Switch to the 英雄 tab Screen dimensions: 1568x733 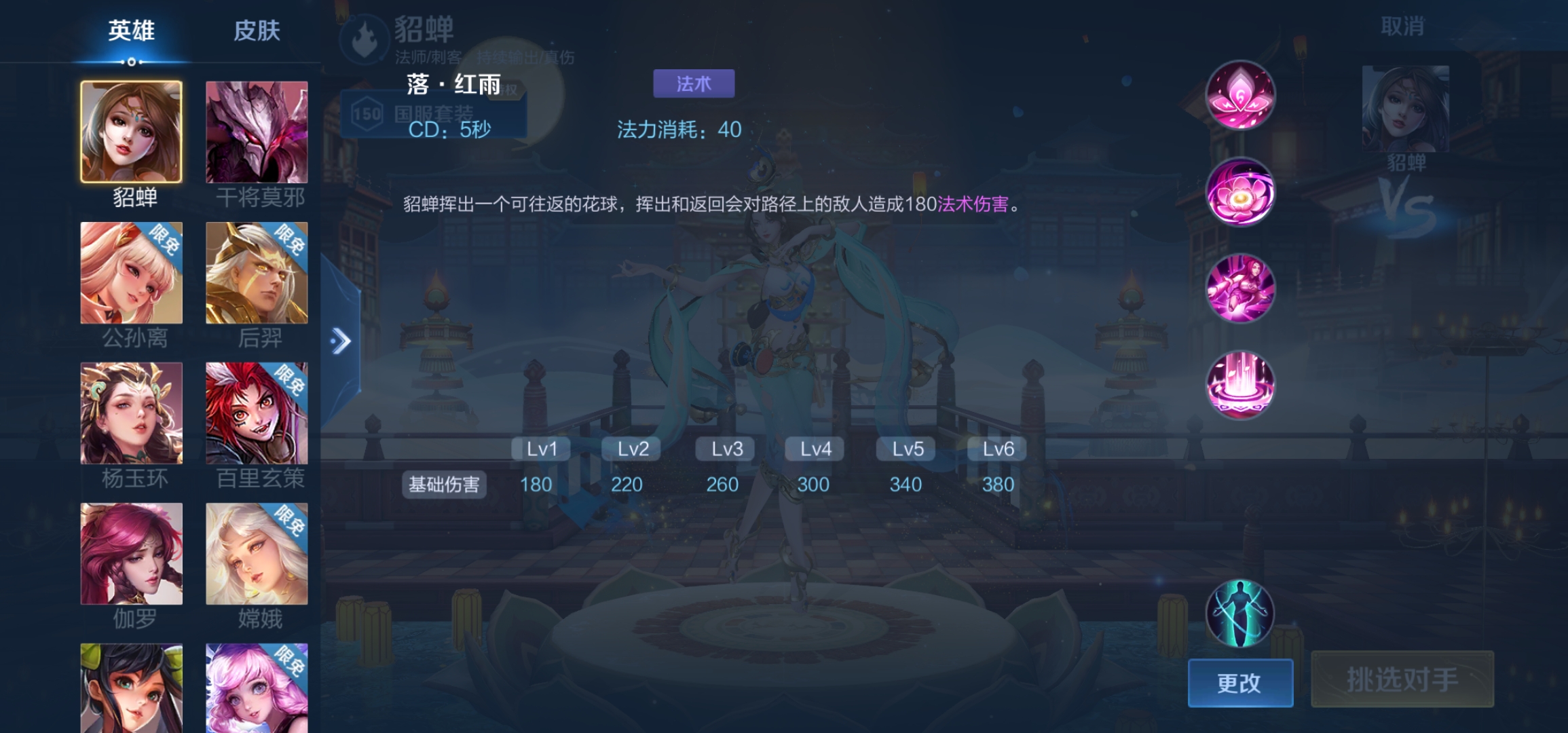tap(130, 30)
